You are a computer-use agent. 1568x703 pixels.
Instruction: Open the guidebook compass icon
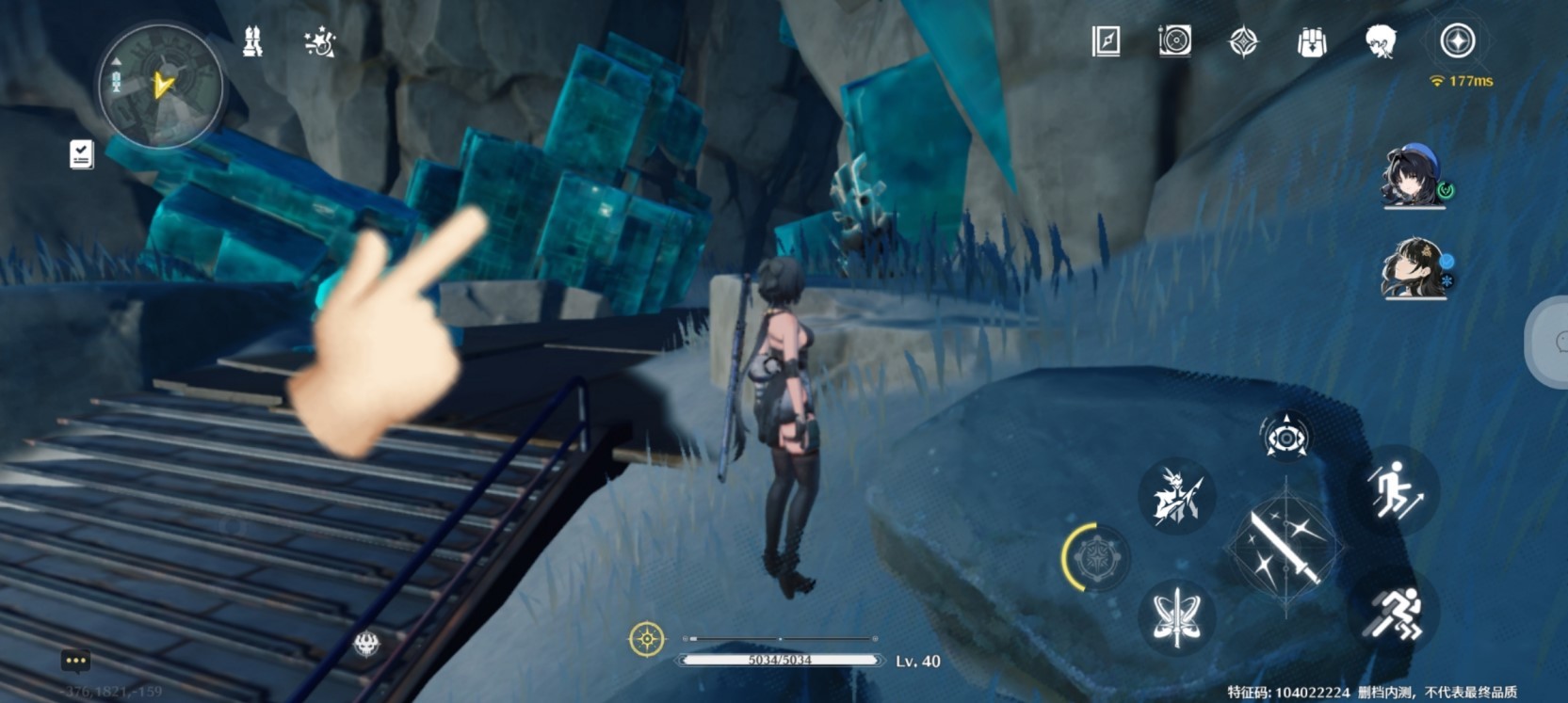tap(1106, 41)
